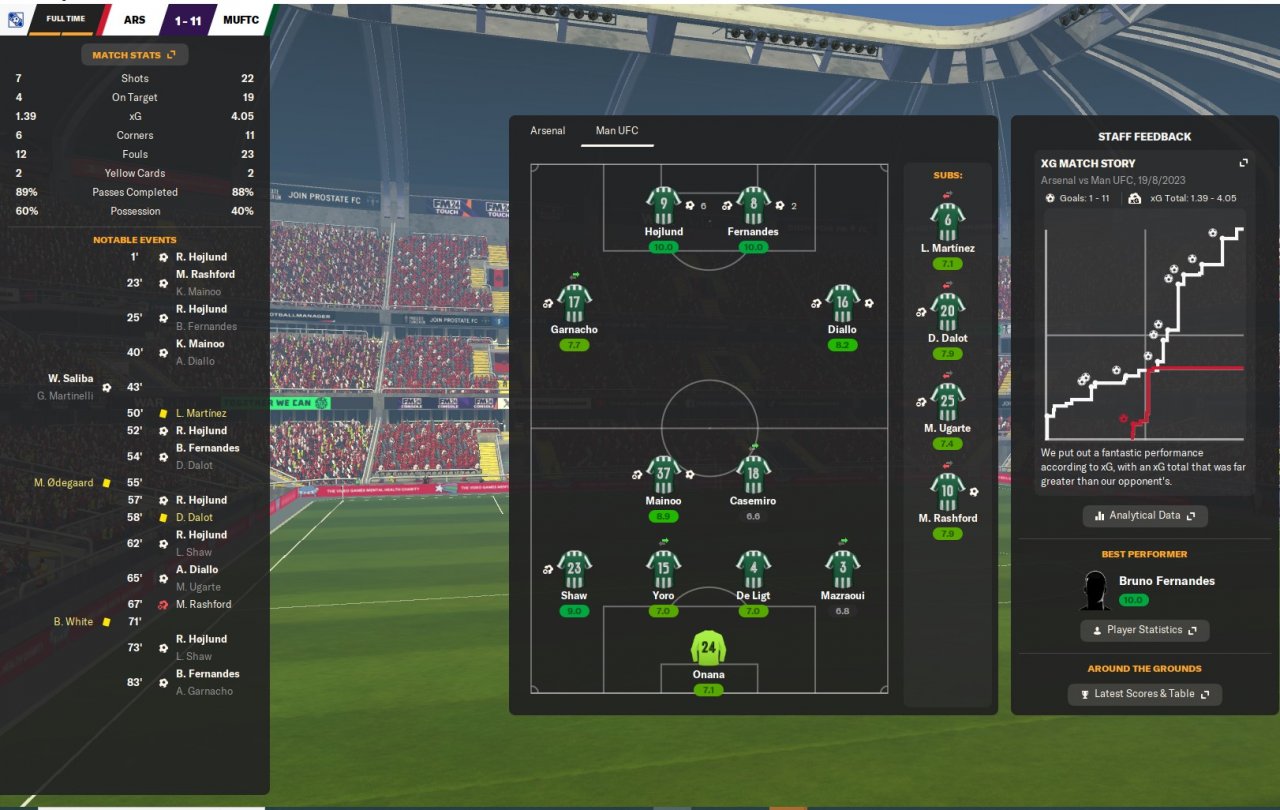Switch to the Arsenal lineup tab

(x=547, y=131)
